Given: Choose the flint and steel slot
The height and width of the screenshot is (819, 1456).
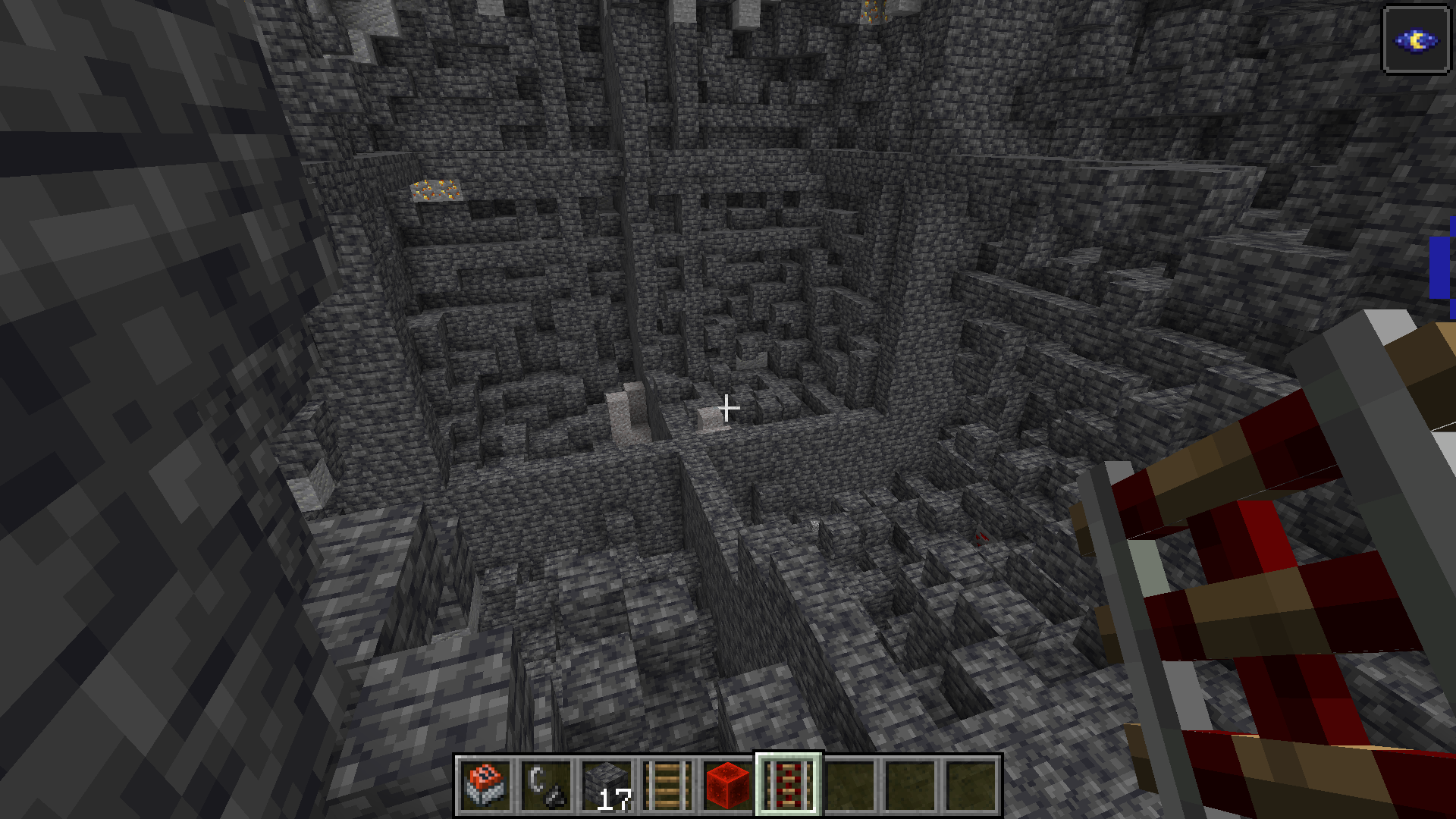Looking at the screenshot, I should pos(546,785).
